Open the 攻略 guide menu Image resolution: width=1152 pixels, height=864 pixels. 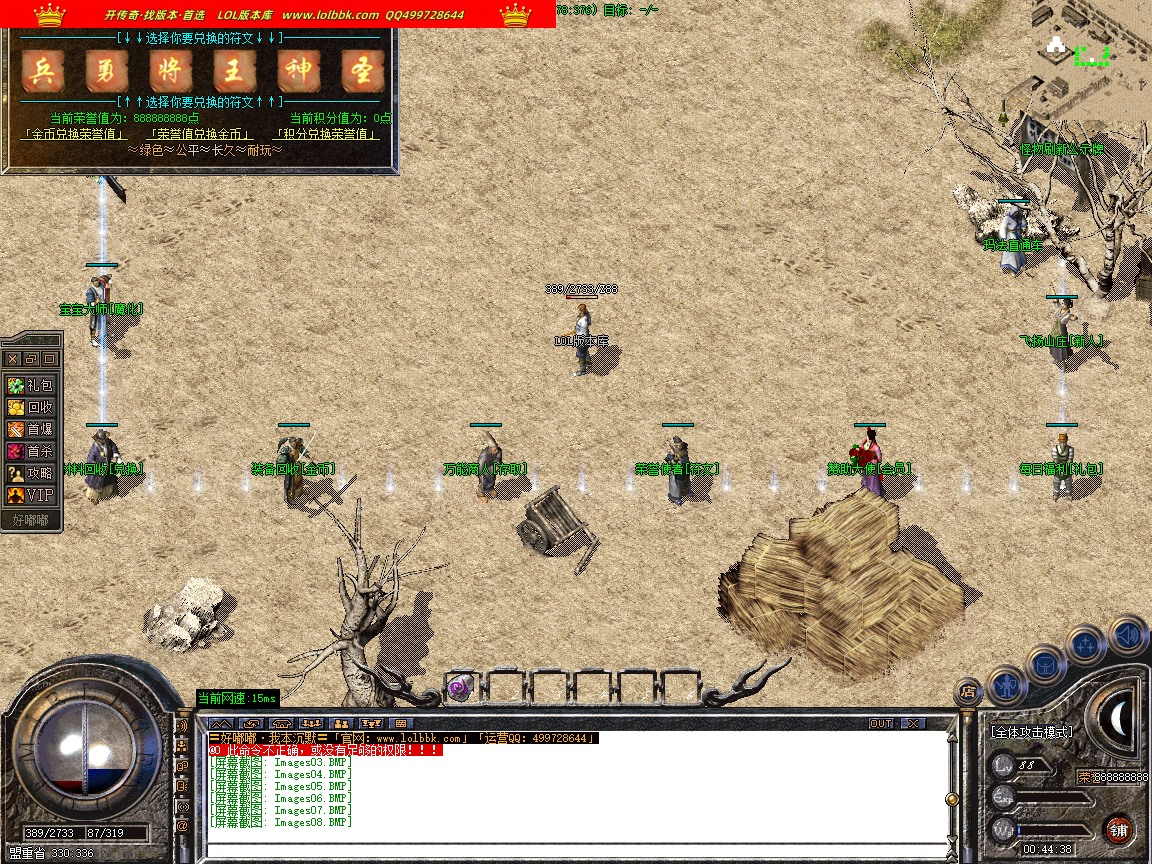pyautogui.click(x=31, y=473)
